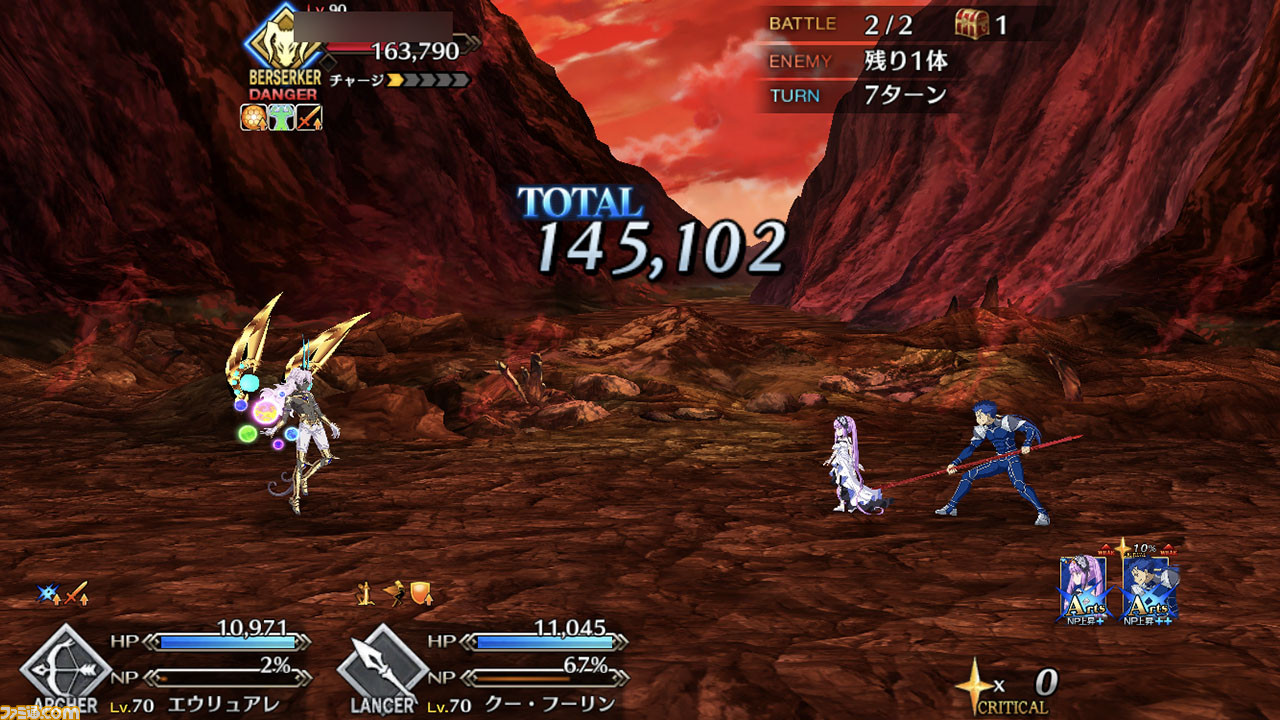Tap the treasure chest drop counter
The height and width of the screenshot is (720, 1280).
(971, 24)
